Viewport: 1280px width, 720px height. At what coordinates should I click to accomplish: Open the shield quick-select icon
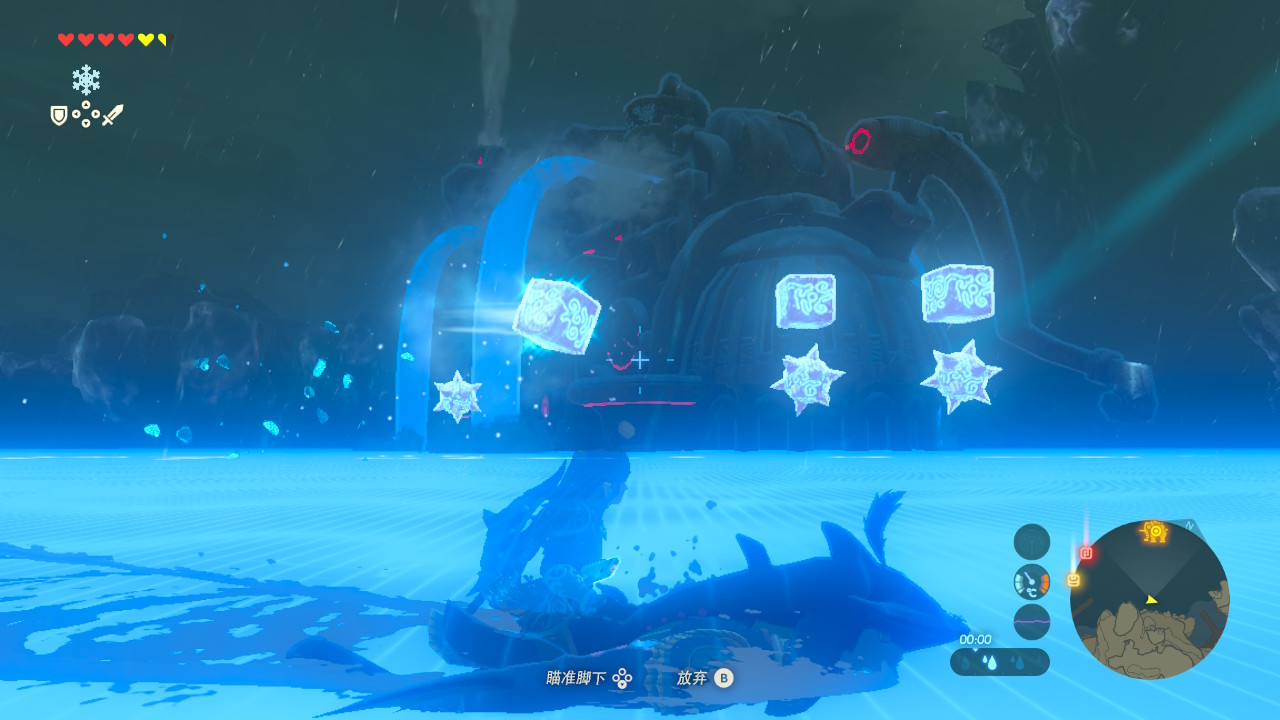click(x=59, y=116)
